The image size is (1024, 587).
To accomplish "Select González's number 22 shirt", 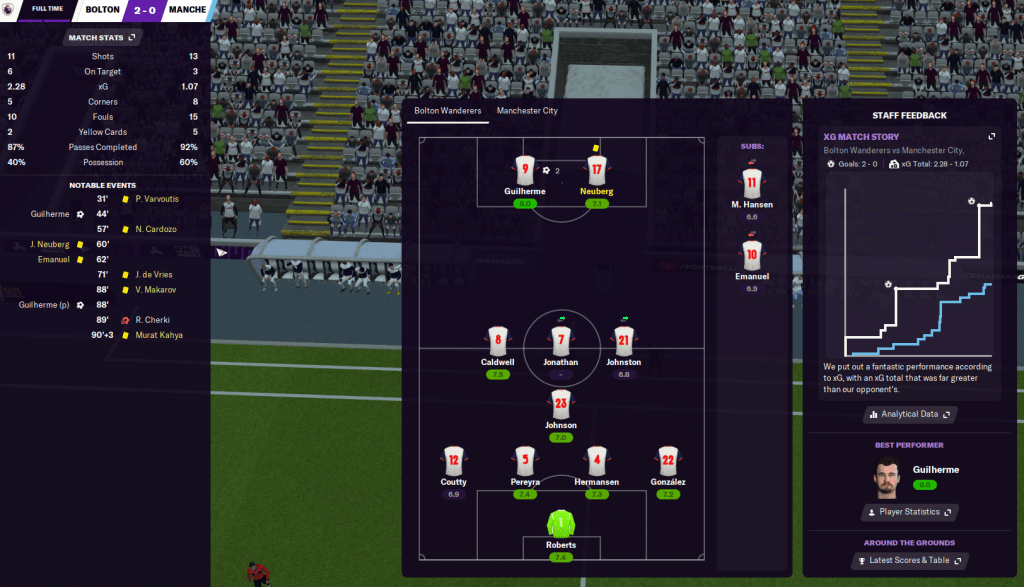I will coord(669,461).
